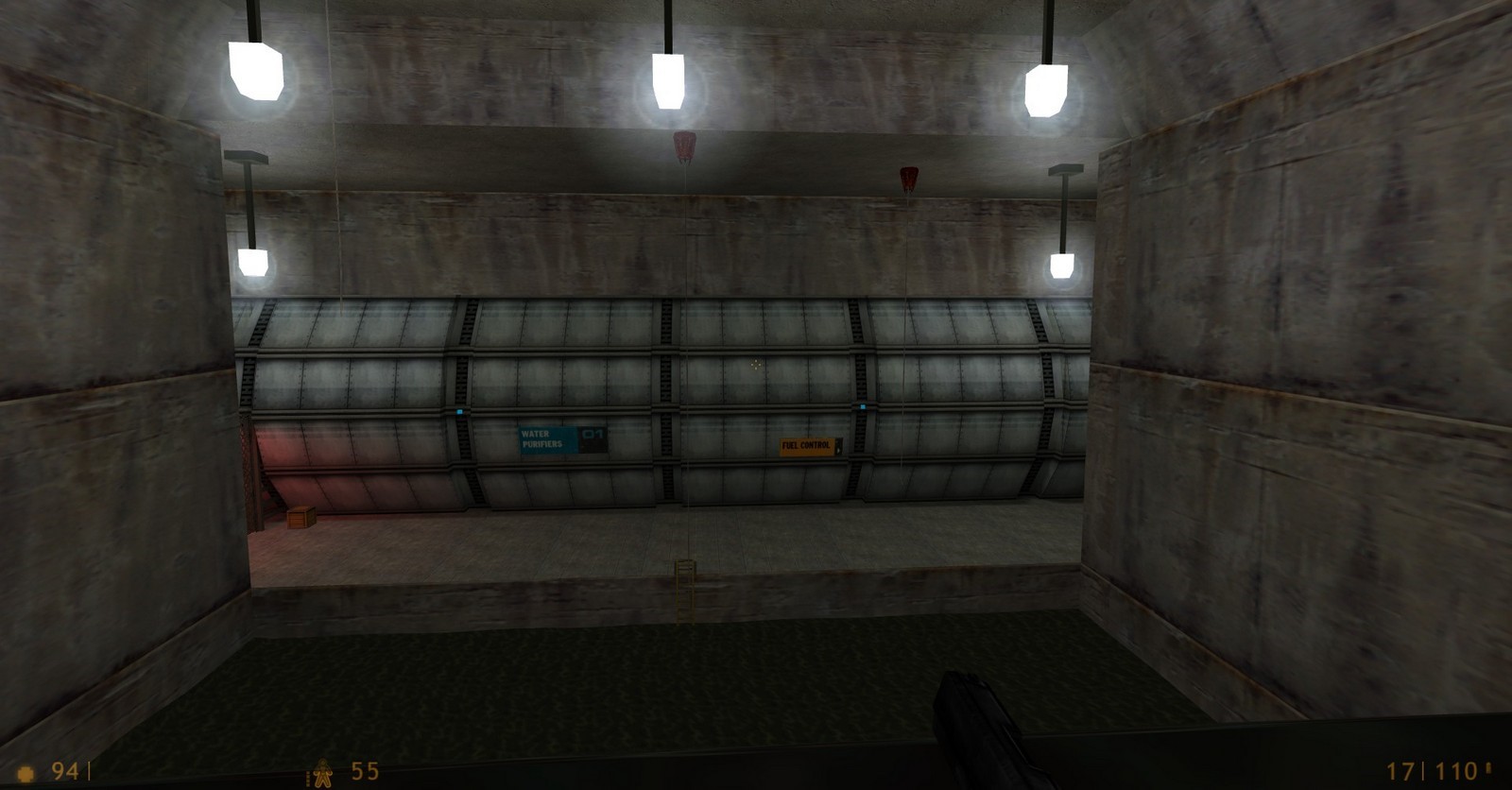Click the second red sprinkler near the right light

pos(907,176)
